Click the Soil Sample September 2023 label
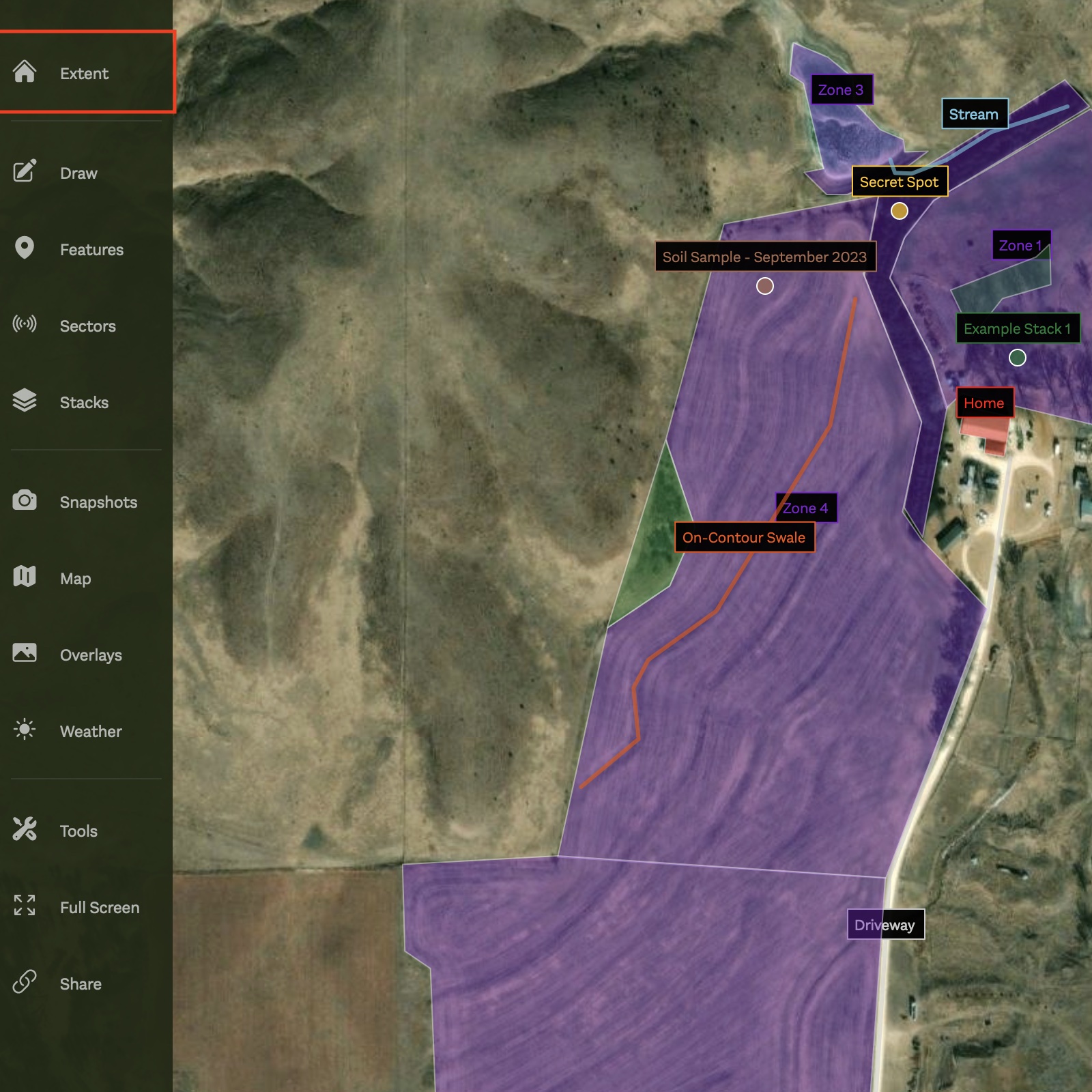This screenshot has width=1092, height=1092. coord(764,257)
